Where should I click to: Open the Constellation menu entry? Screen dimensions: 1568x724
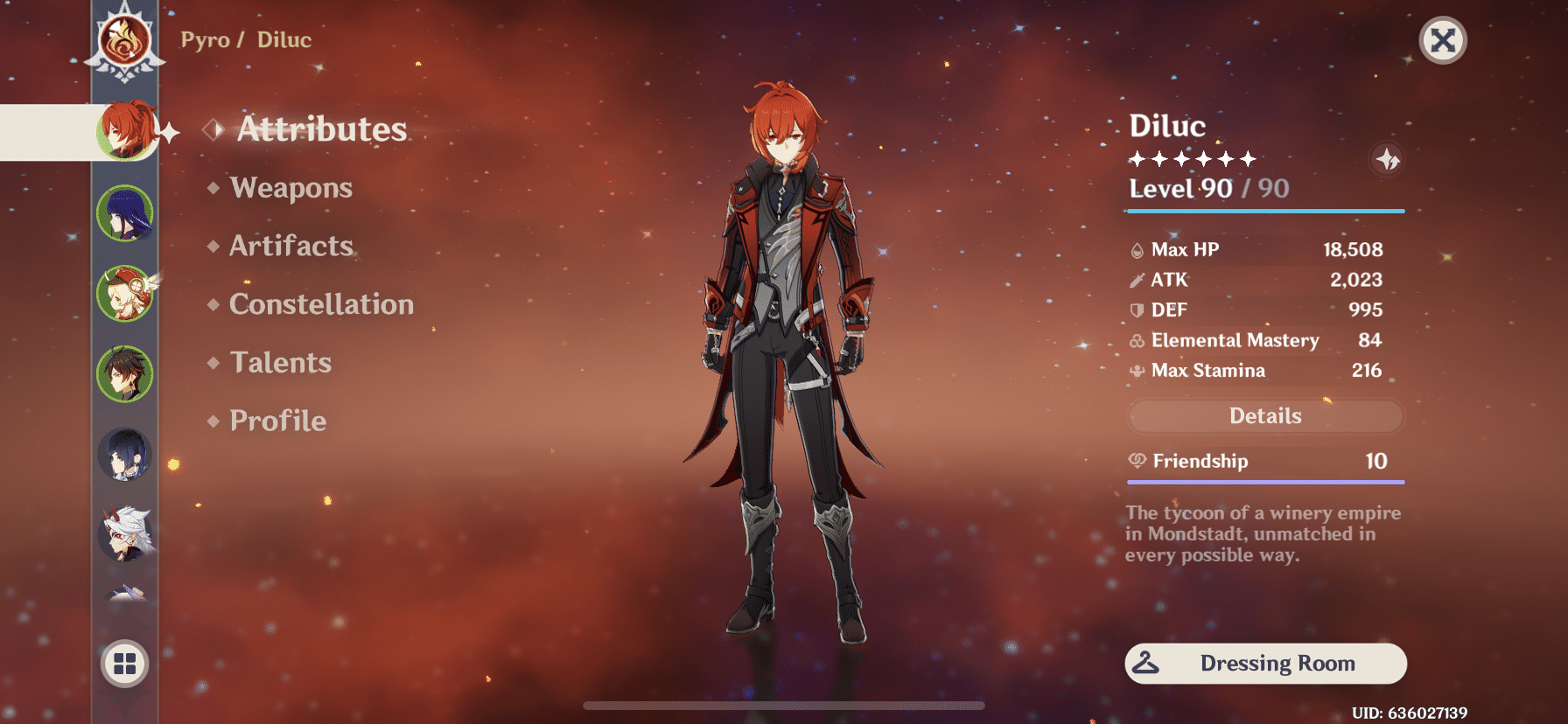(x=320, y=304)
